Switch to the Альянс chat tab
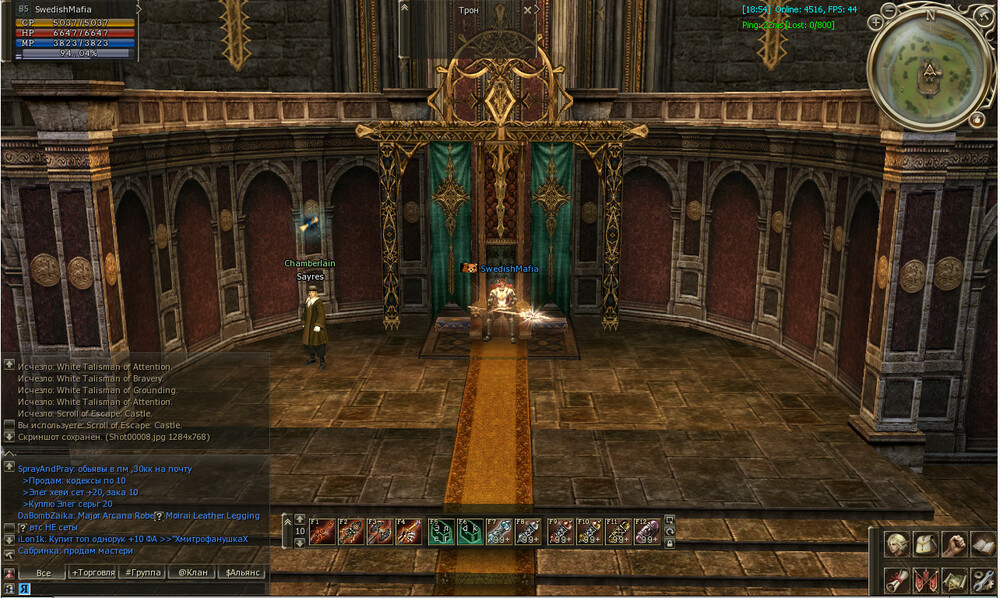Image resolution: width=1000 pixels, height=598 pixels. [242, 573]
